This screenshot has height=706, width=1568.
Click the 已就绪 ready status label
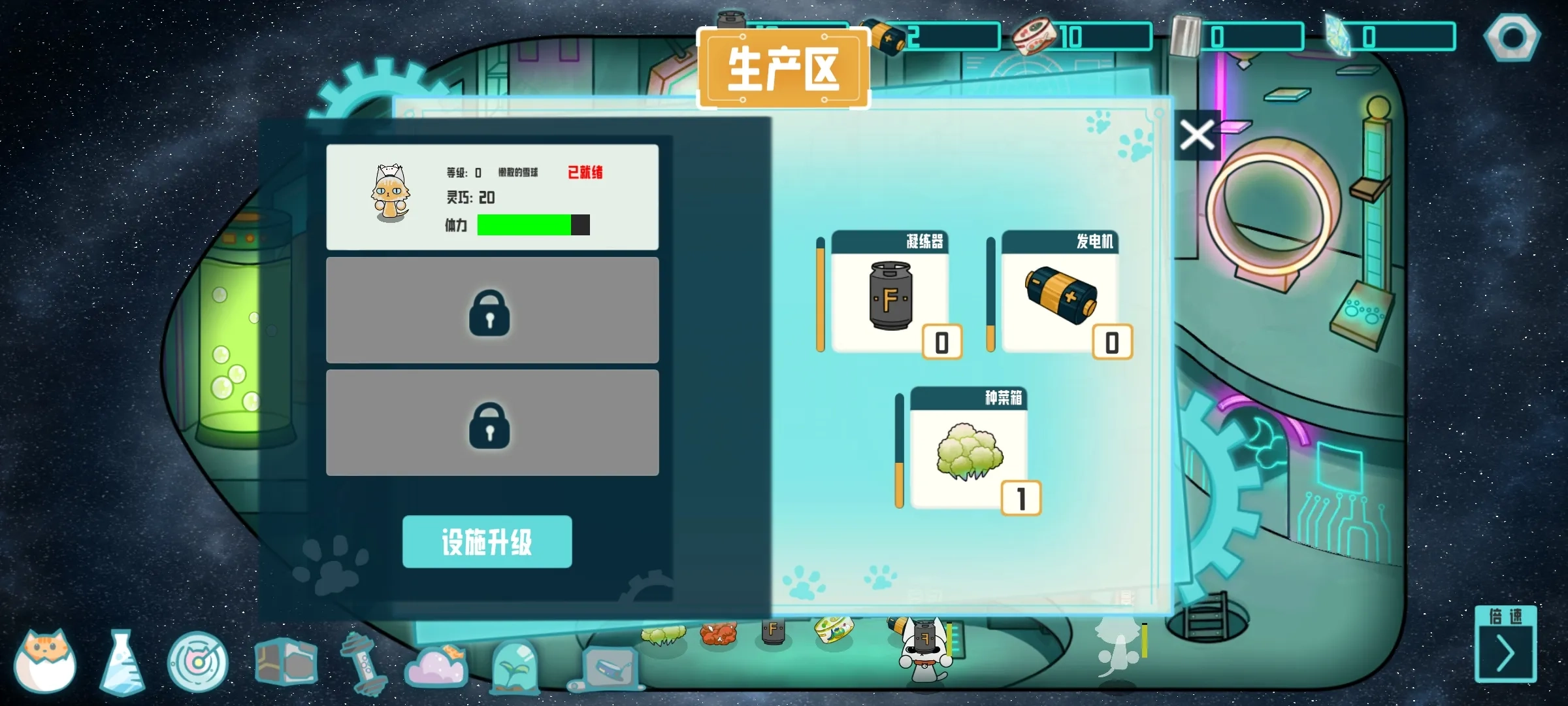coord(586,172)
